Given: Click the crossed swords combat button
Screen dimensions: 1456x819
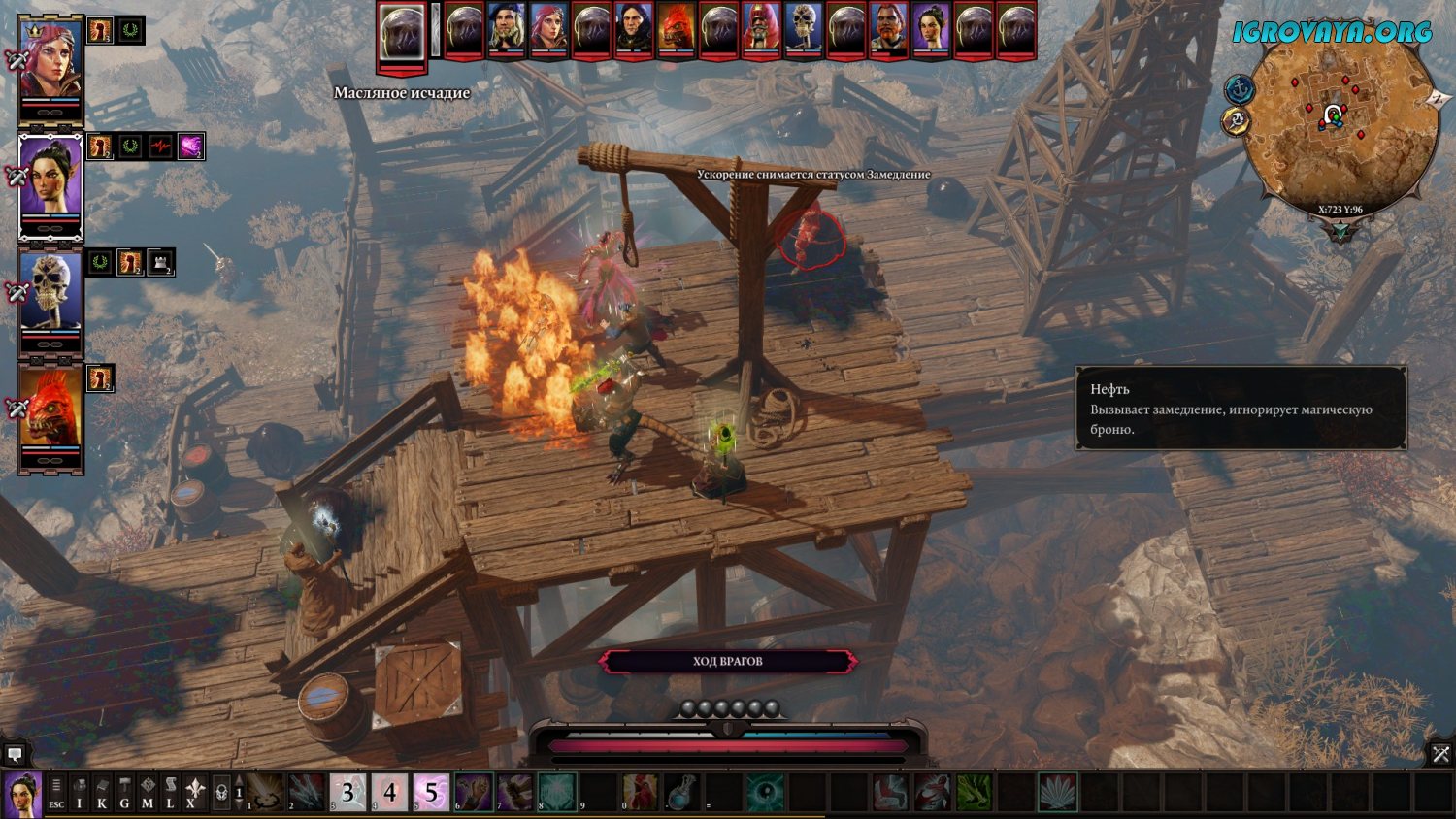Looking at the screenshot, I should pos(1440,753).
